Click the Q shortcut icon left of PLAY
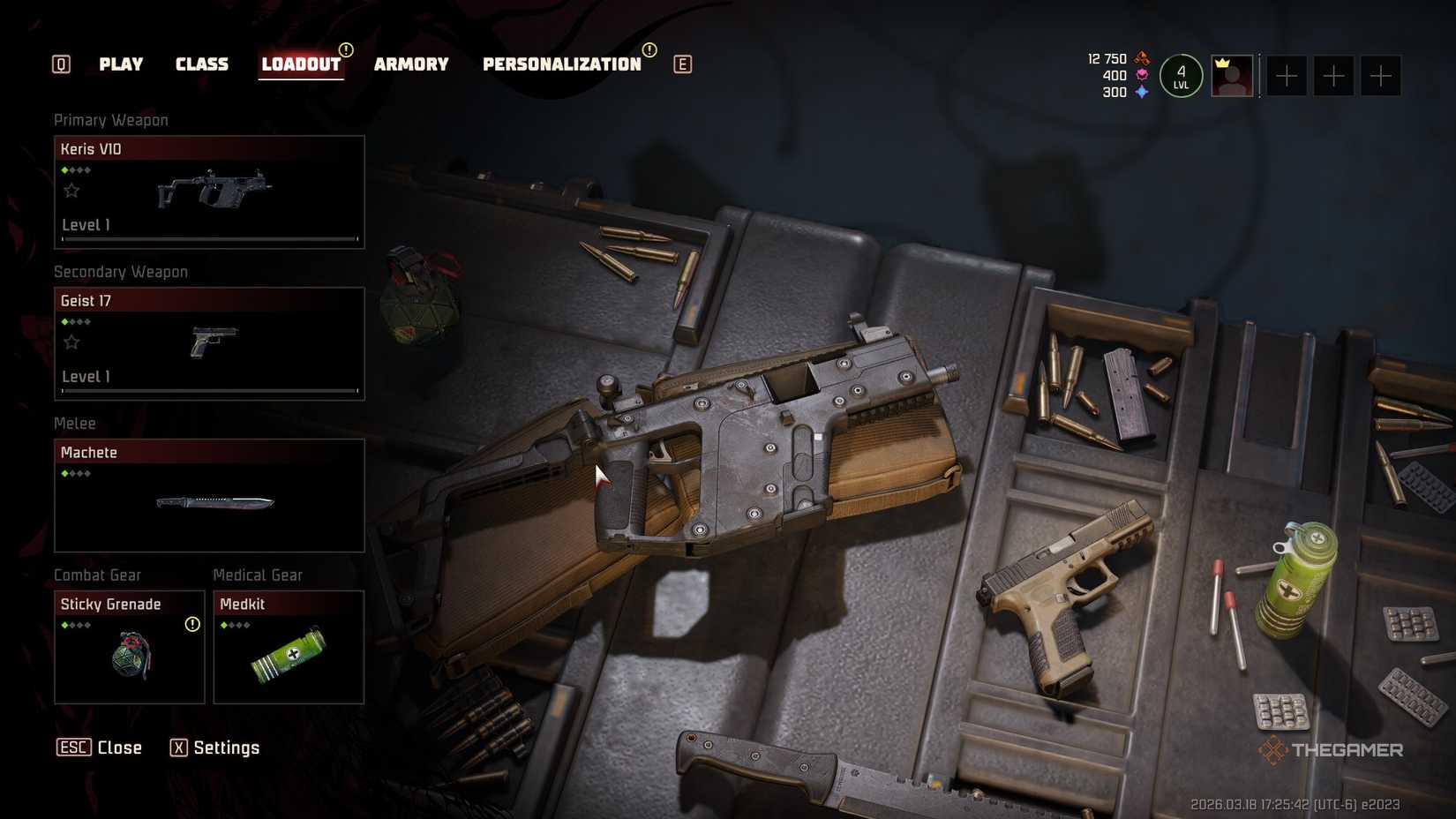 tap(60, 64)
